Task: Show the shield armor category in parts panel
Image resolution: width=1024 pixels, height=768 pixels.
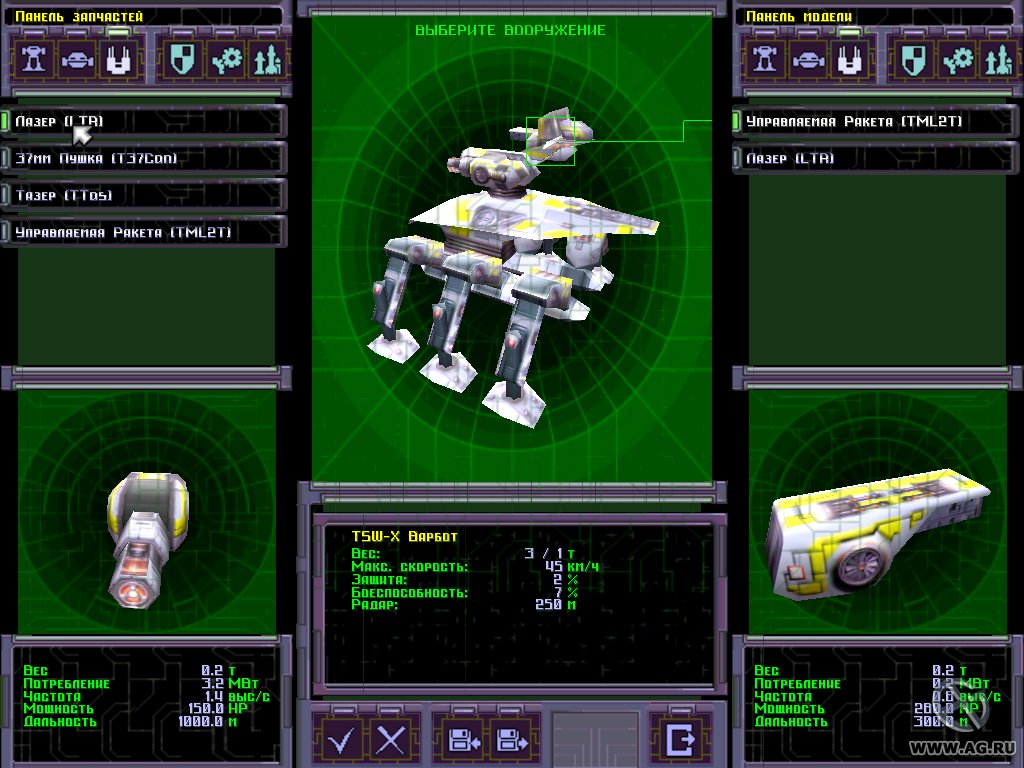Action: tap(182, 59)
